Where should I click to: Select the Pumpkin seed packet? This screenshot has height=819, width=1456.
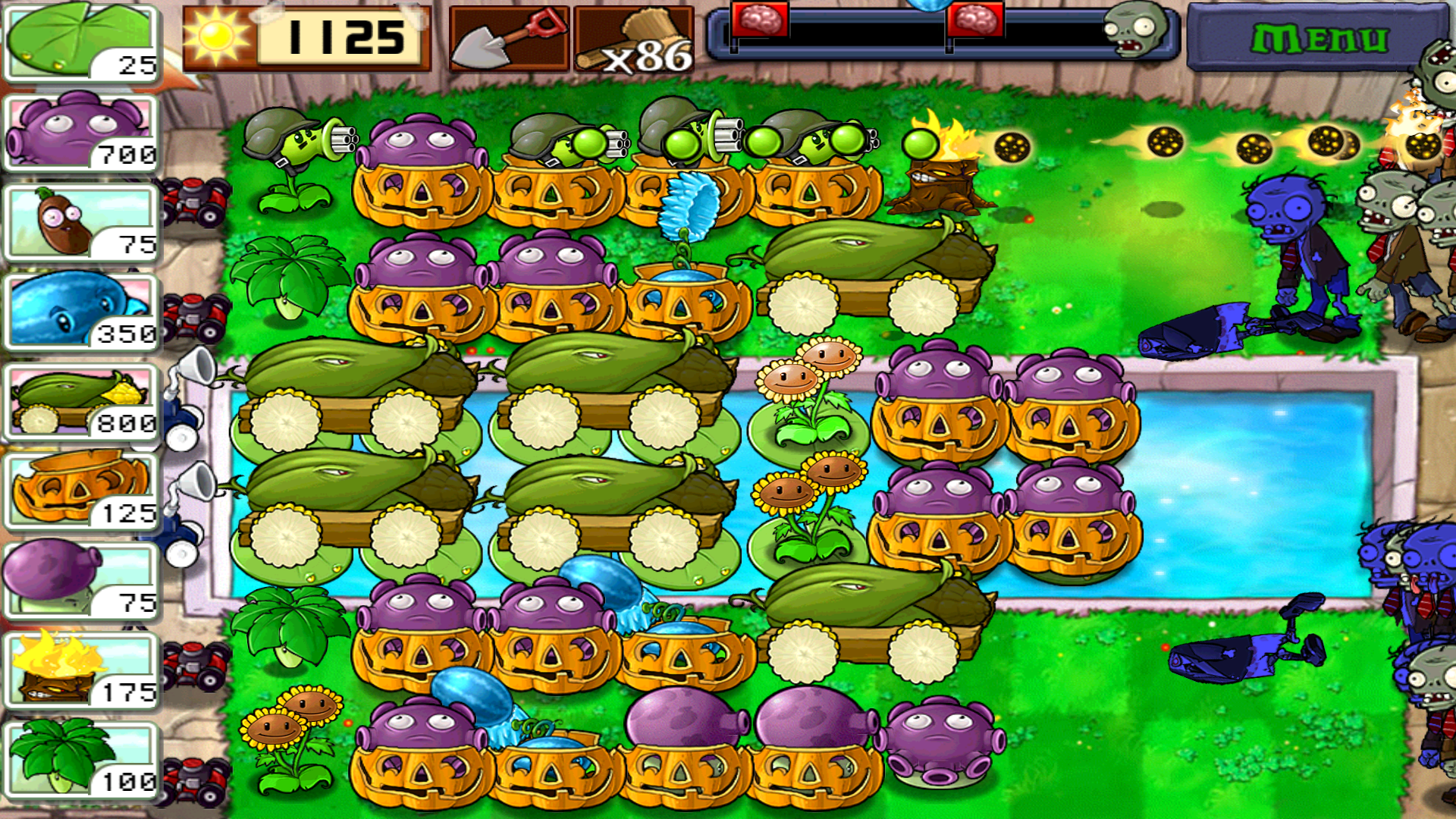tap(80, 489)
